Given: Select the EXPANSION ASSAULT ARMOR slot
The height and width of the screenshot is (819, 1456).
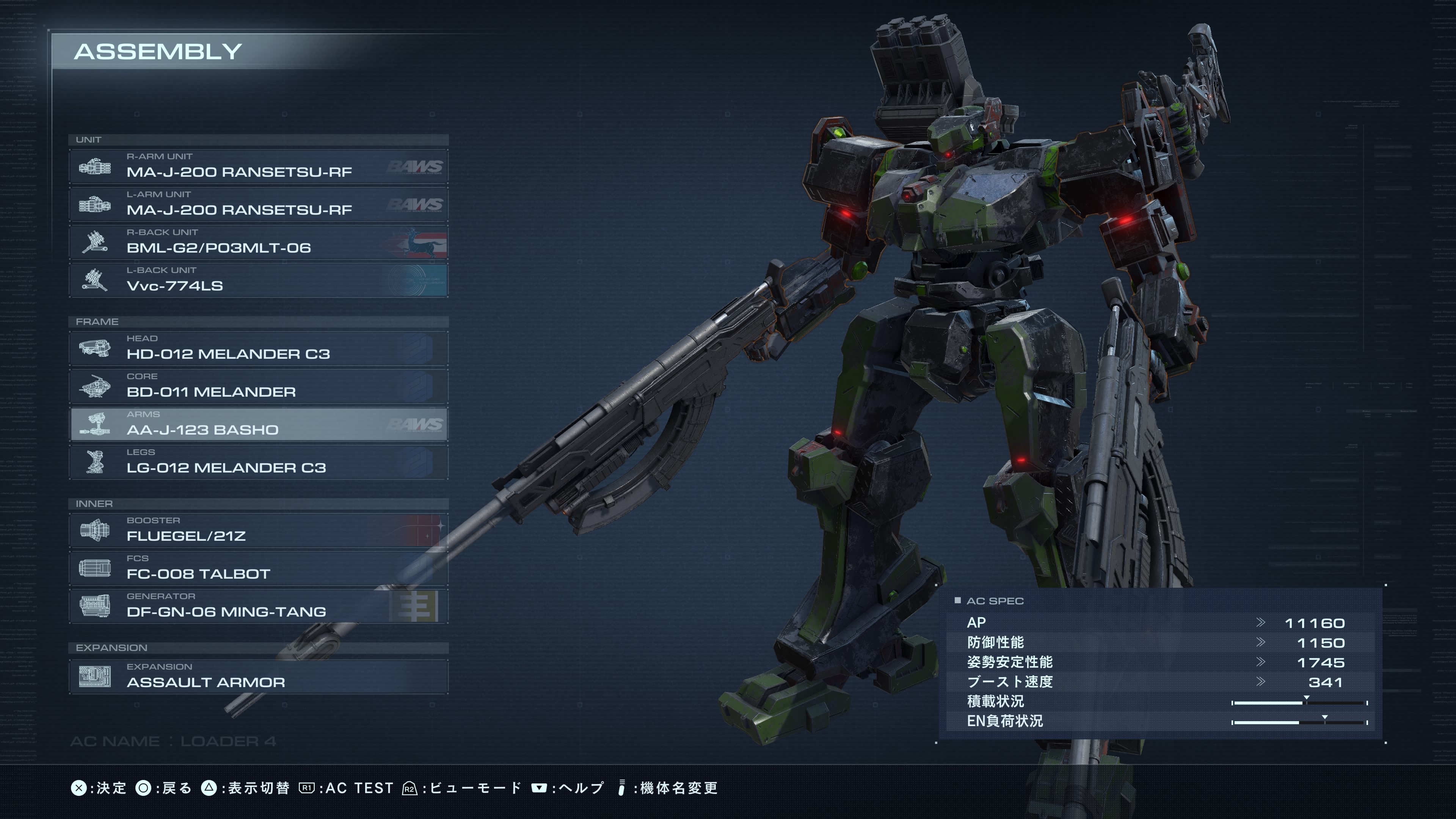Looking at the screenshot, I should click(x=258, y=677).
